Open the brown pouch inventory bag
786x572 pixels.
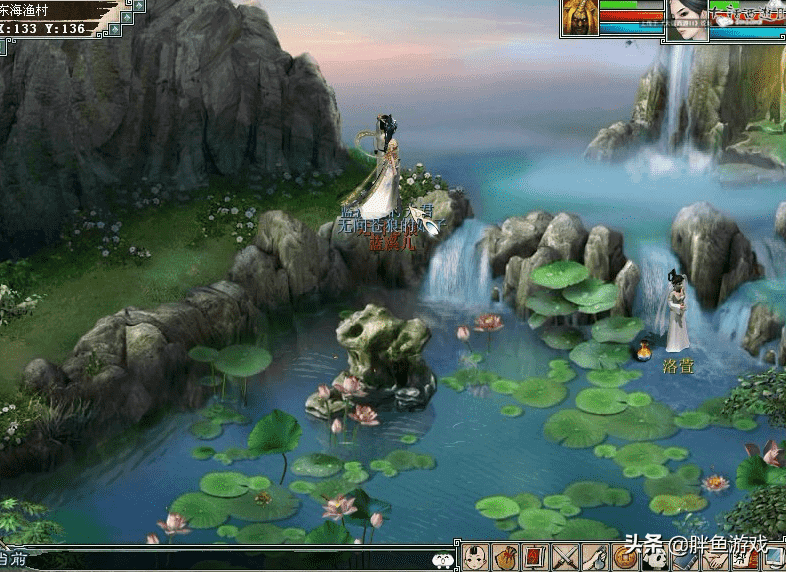click(508, 558)
